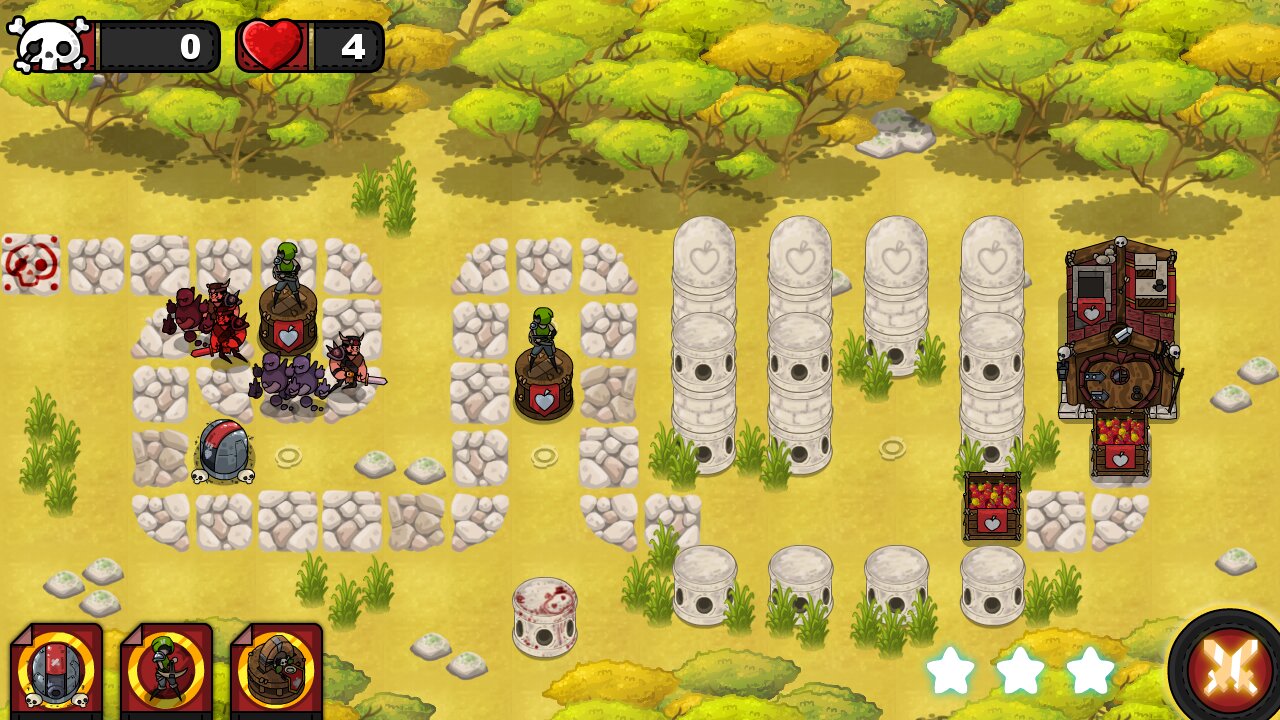The width and height of the screenshot is (1280, 720).
Task: Pick the wooden barrel tower card
Action: (276, 670)
